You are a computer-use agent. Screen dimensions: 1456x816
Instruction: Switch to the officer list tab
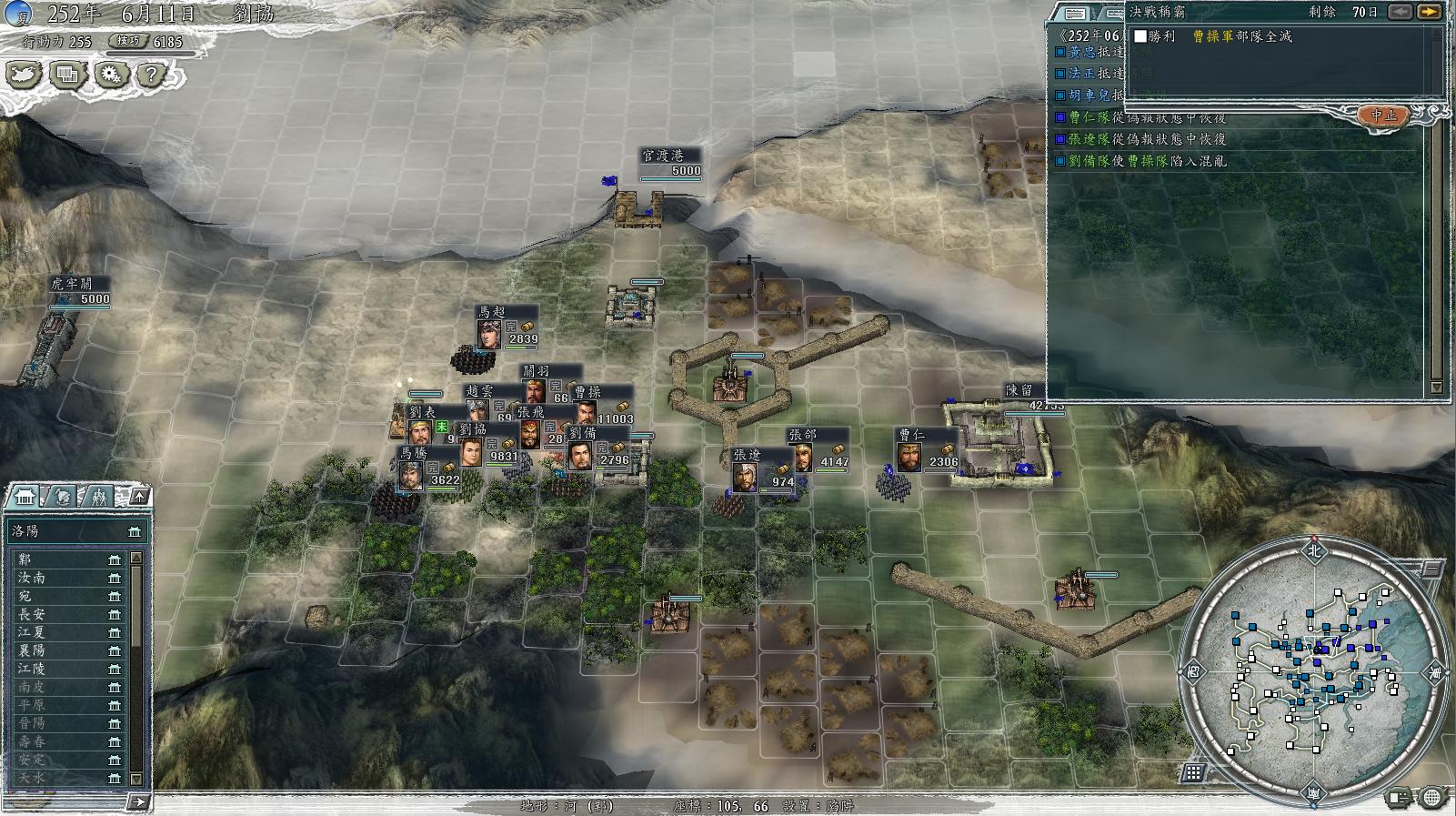coord(62,497)
